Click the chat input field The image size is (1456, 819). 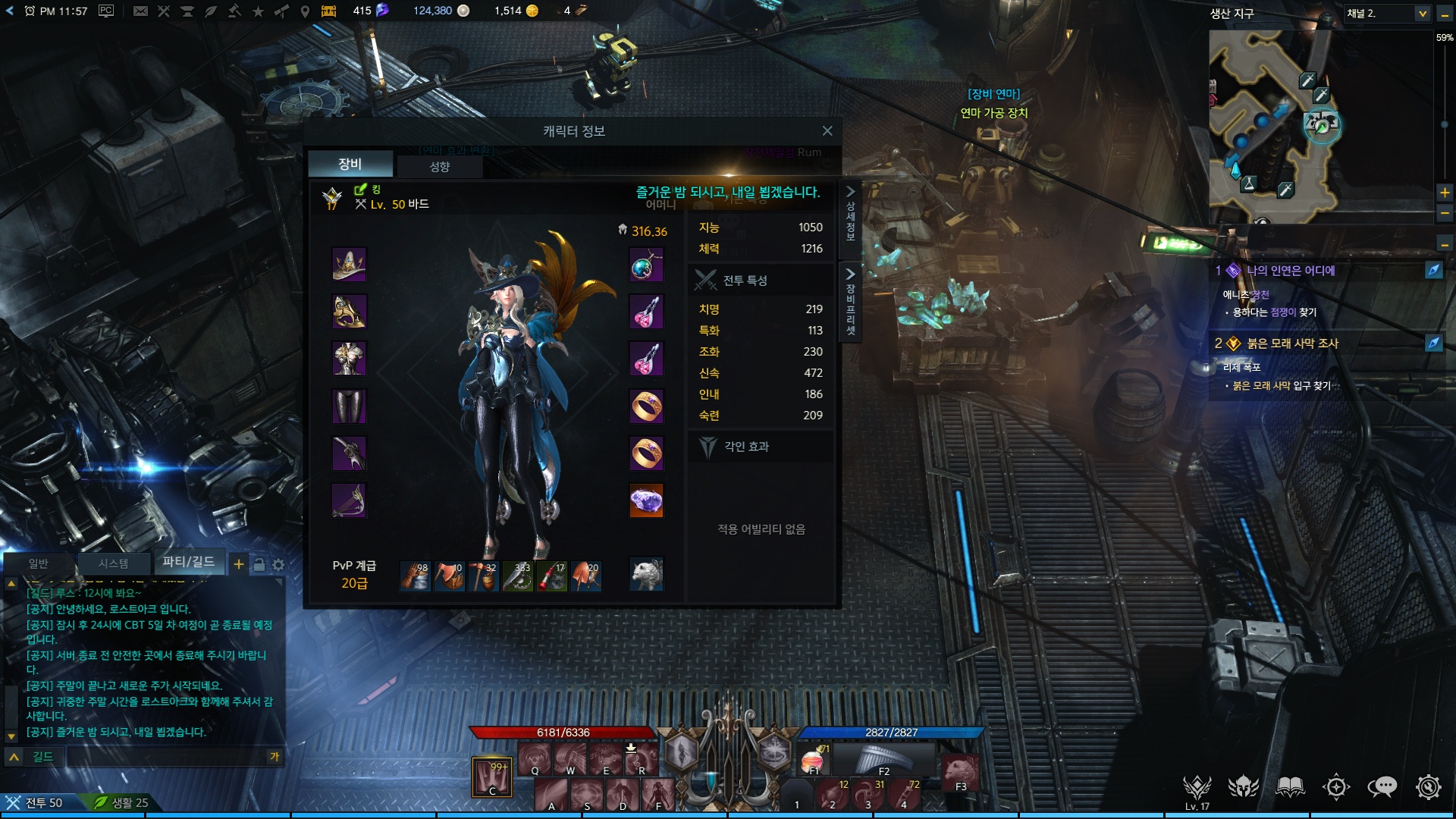point(167,757)
